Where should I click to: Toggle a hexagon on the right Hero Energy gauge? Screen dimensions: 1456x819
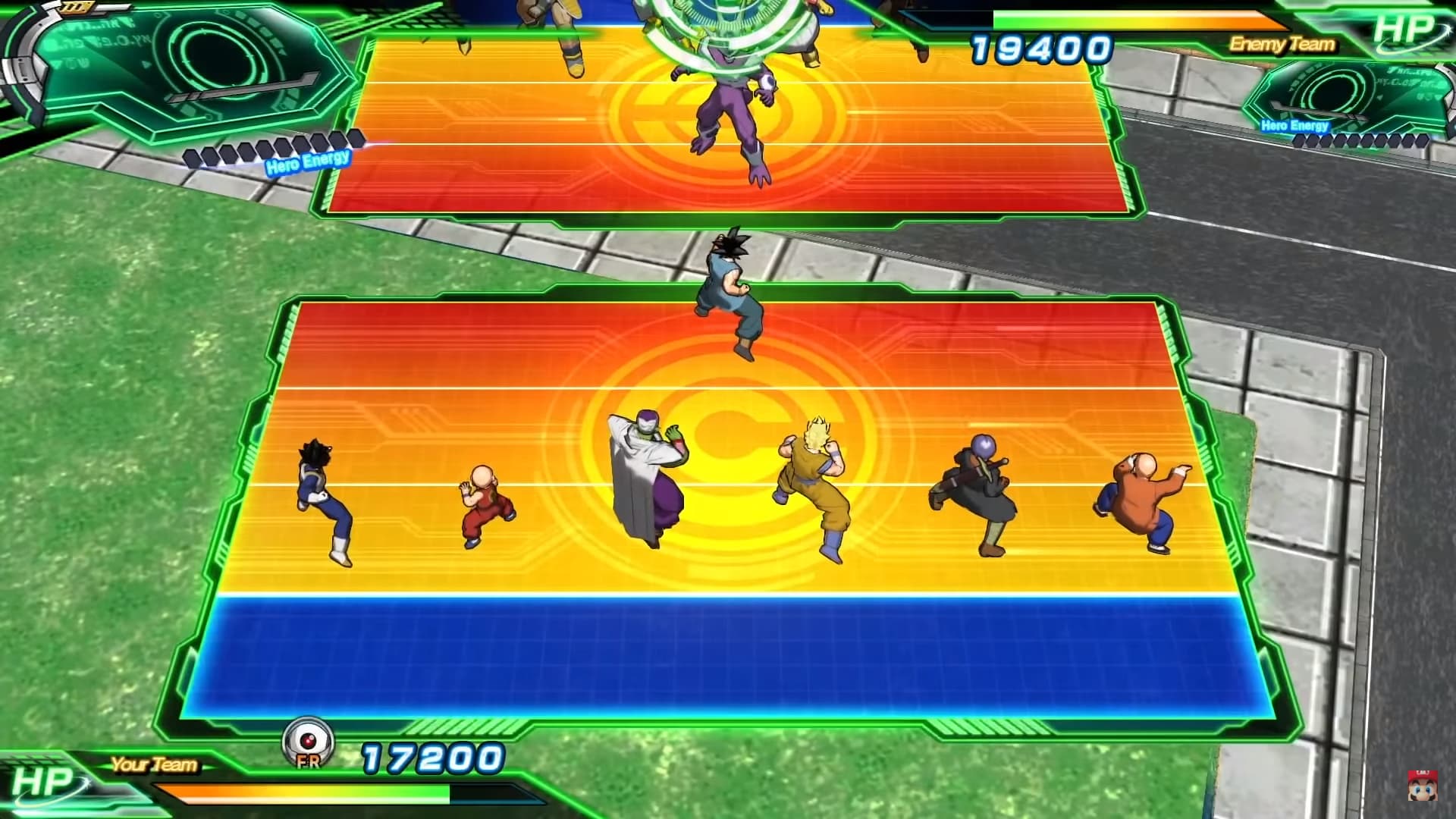pos(1365,143)
